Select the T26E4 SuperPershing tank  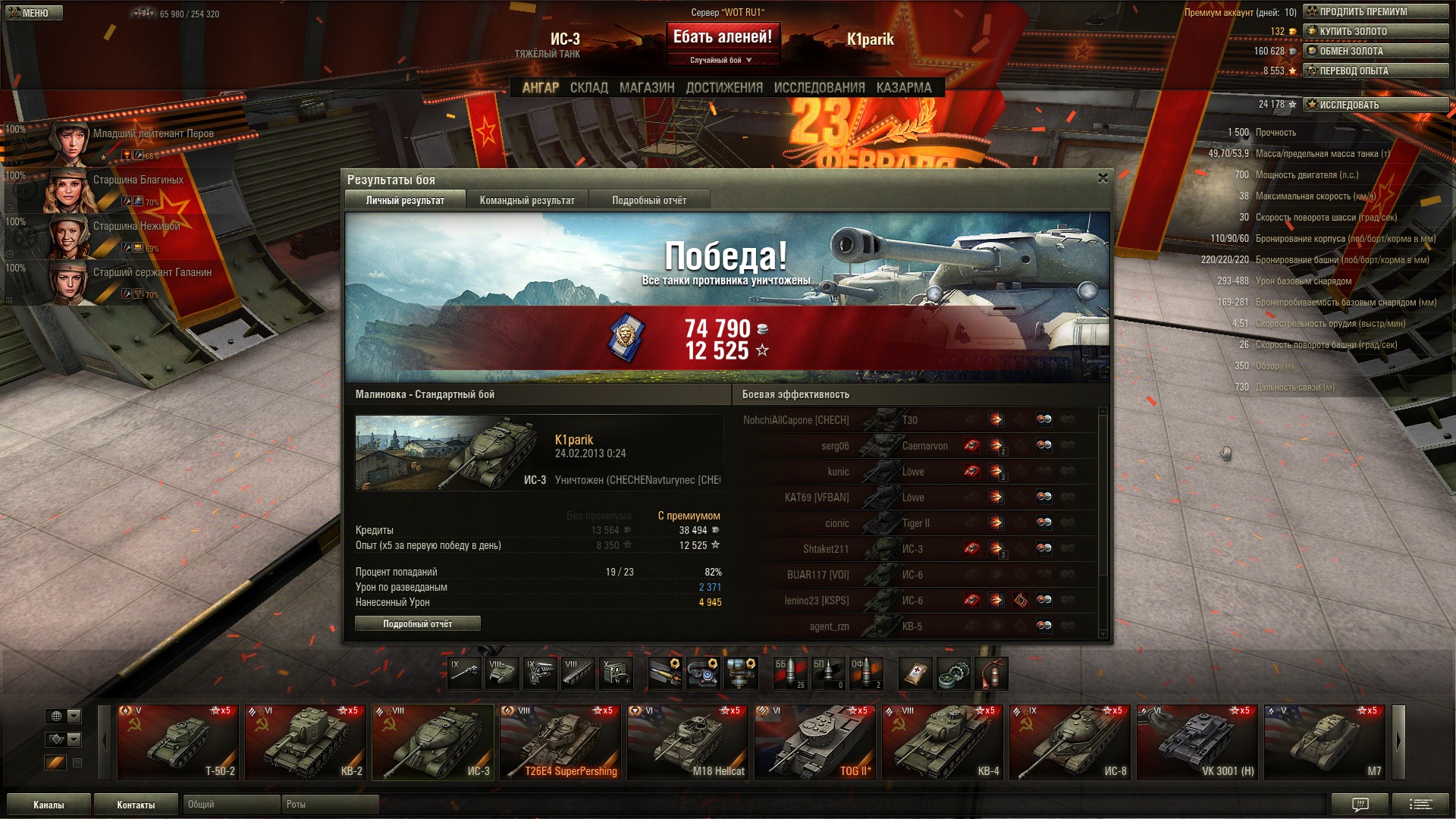pyautogui.click(x=560, y=742)
